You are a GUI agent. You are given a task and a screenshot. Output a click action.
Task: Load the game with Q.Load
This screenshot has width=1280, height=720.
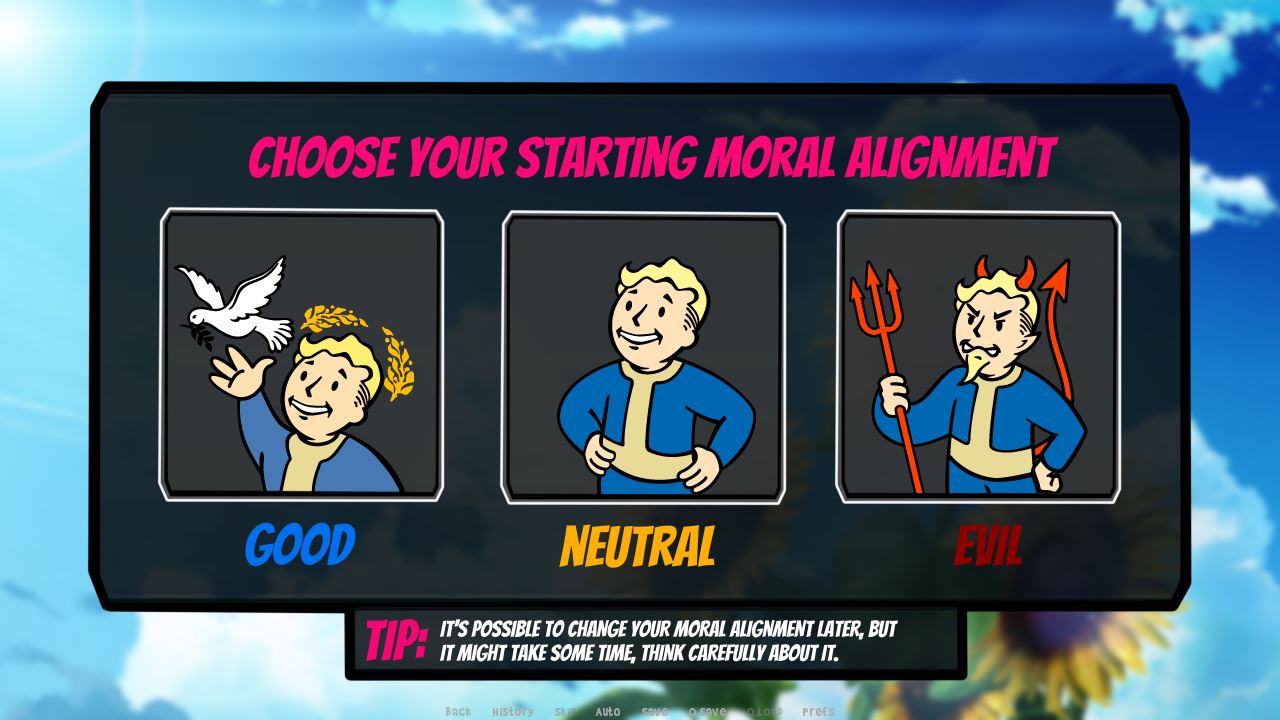[x=764, y=712]
